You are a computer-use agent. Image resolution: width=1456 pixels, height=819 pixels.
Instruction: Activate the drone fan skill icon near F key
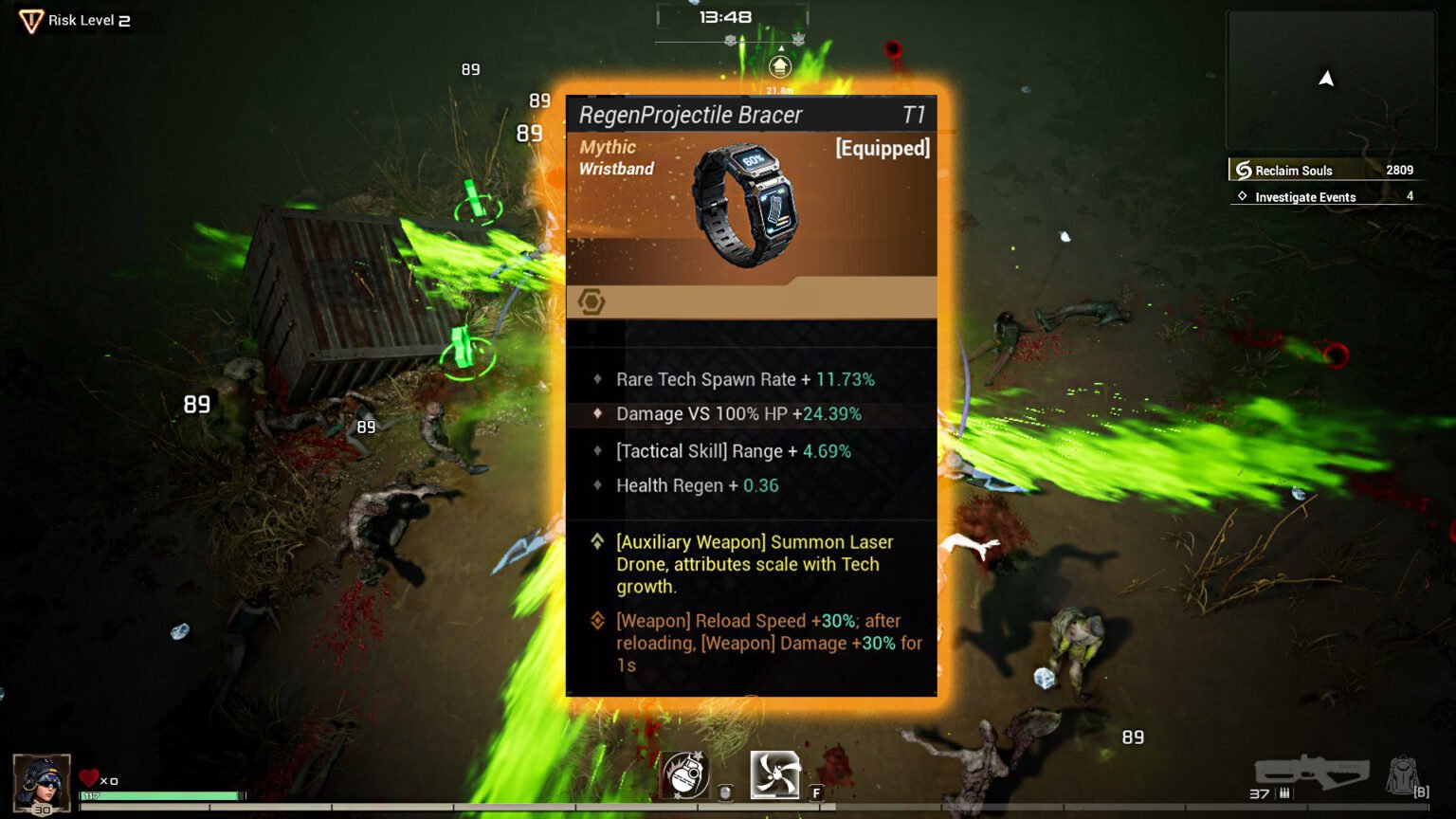pyautogui.click(x=774, y=774)
